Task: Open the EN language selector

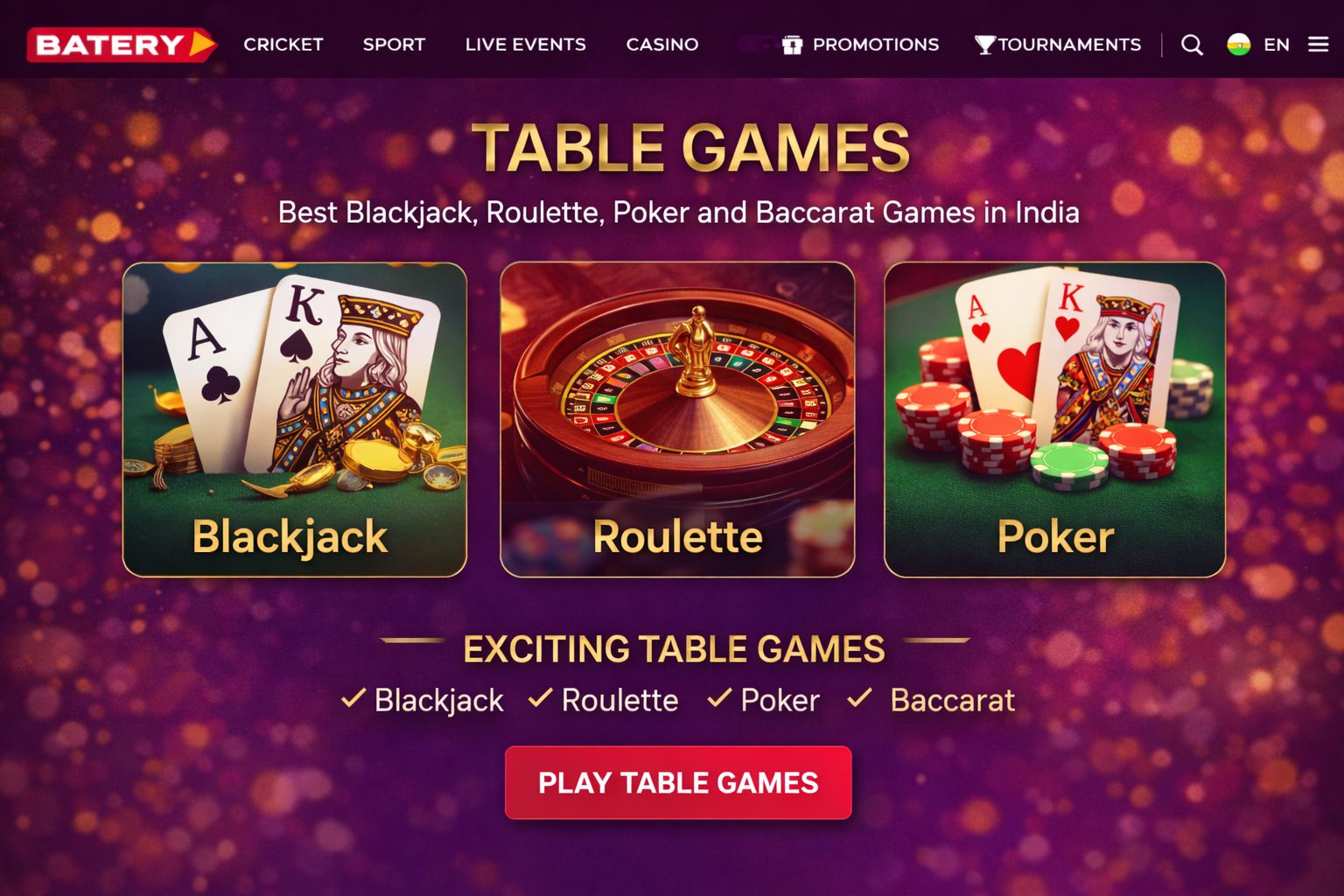Action: tap(1276, 45)
